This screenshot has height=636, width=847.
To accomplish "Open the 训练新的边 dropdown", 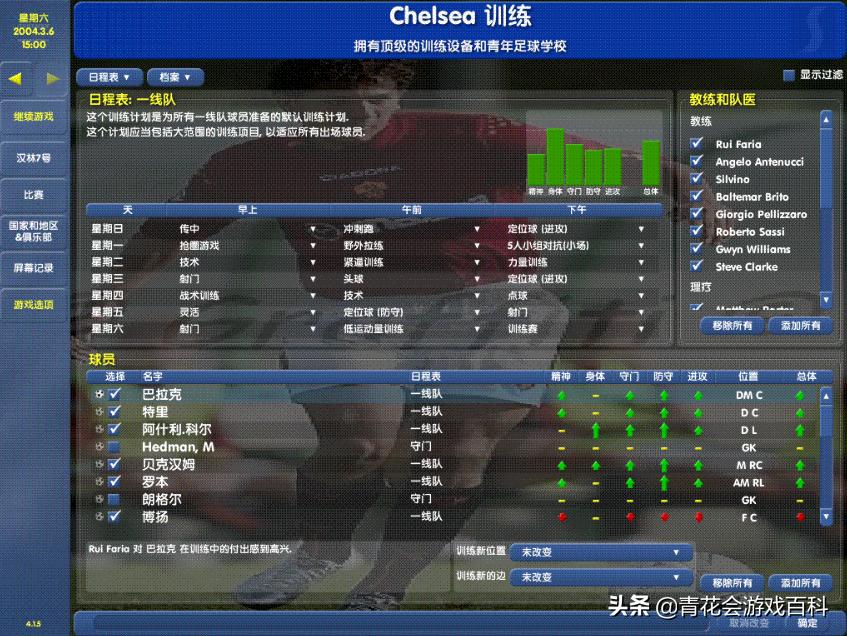I will (600, 577).
